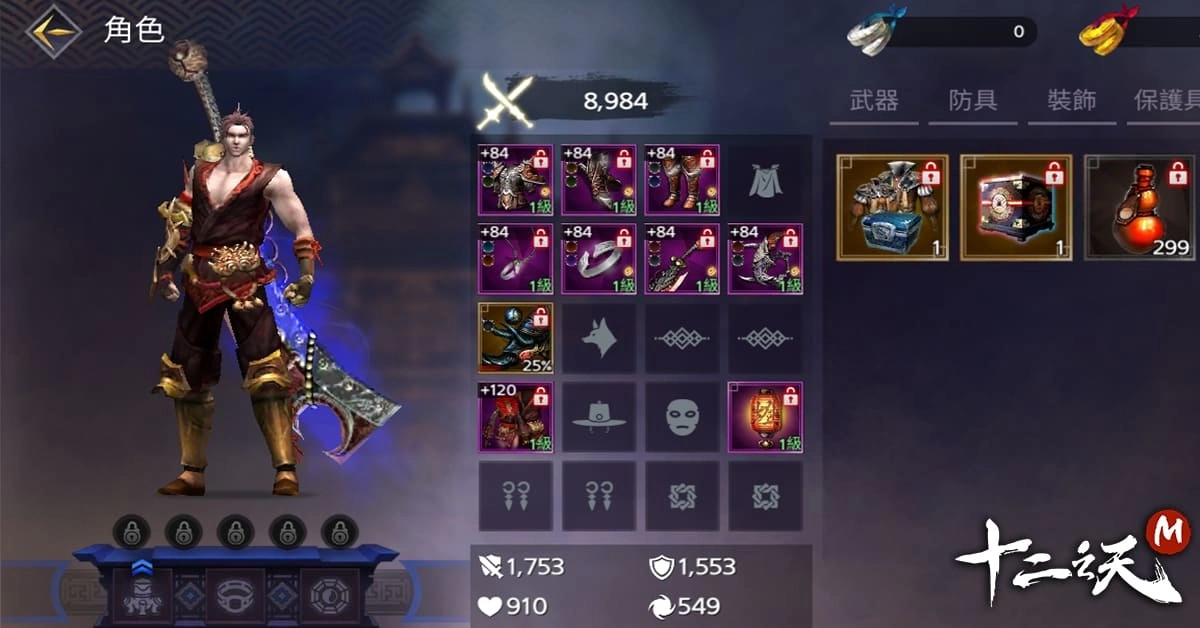This screenshot has height=628, width=1200.
Task: Select the equipped silver ring slot
Action: [598, 259]
